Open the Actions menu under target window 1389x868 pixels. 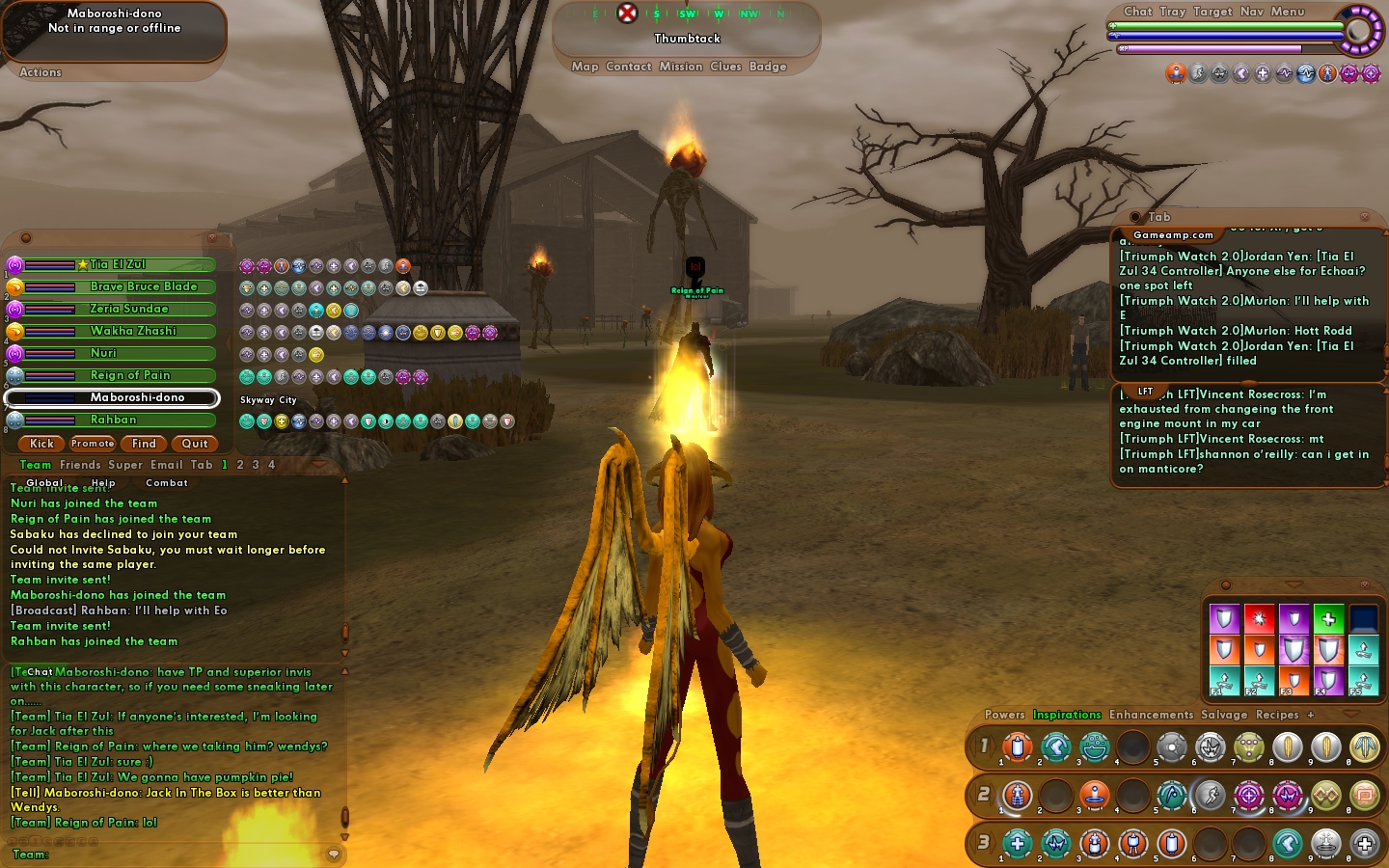pos(41,72)
